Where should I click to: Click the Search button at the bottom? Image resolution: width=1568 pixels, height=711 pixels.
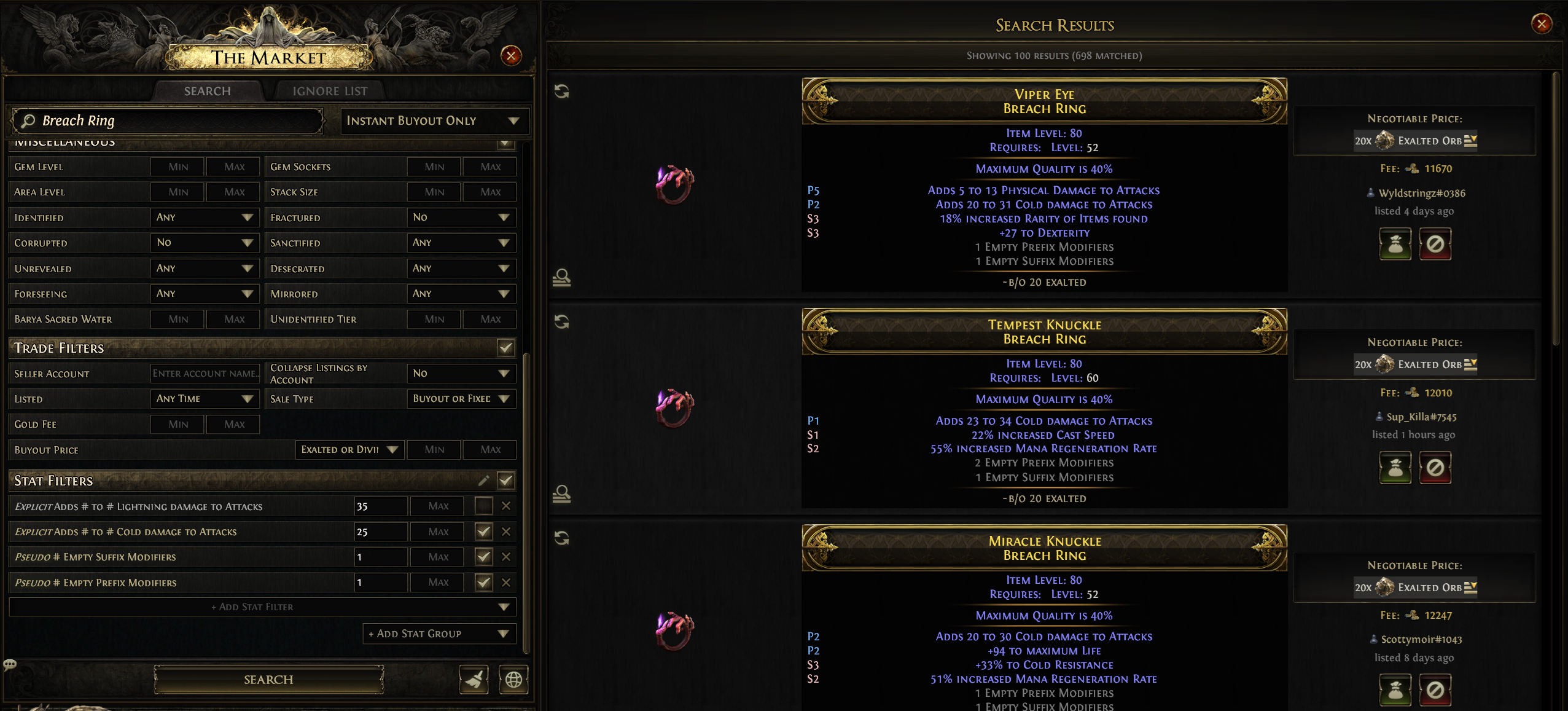click(x=268, y=680)
